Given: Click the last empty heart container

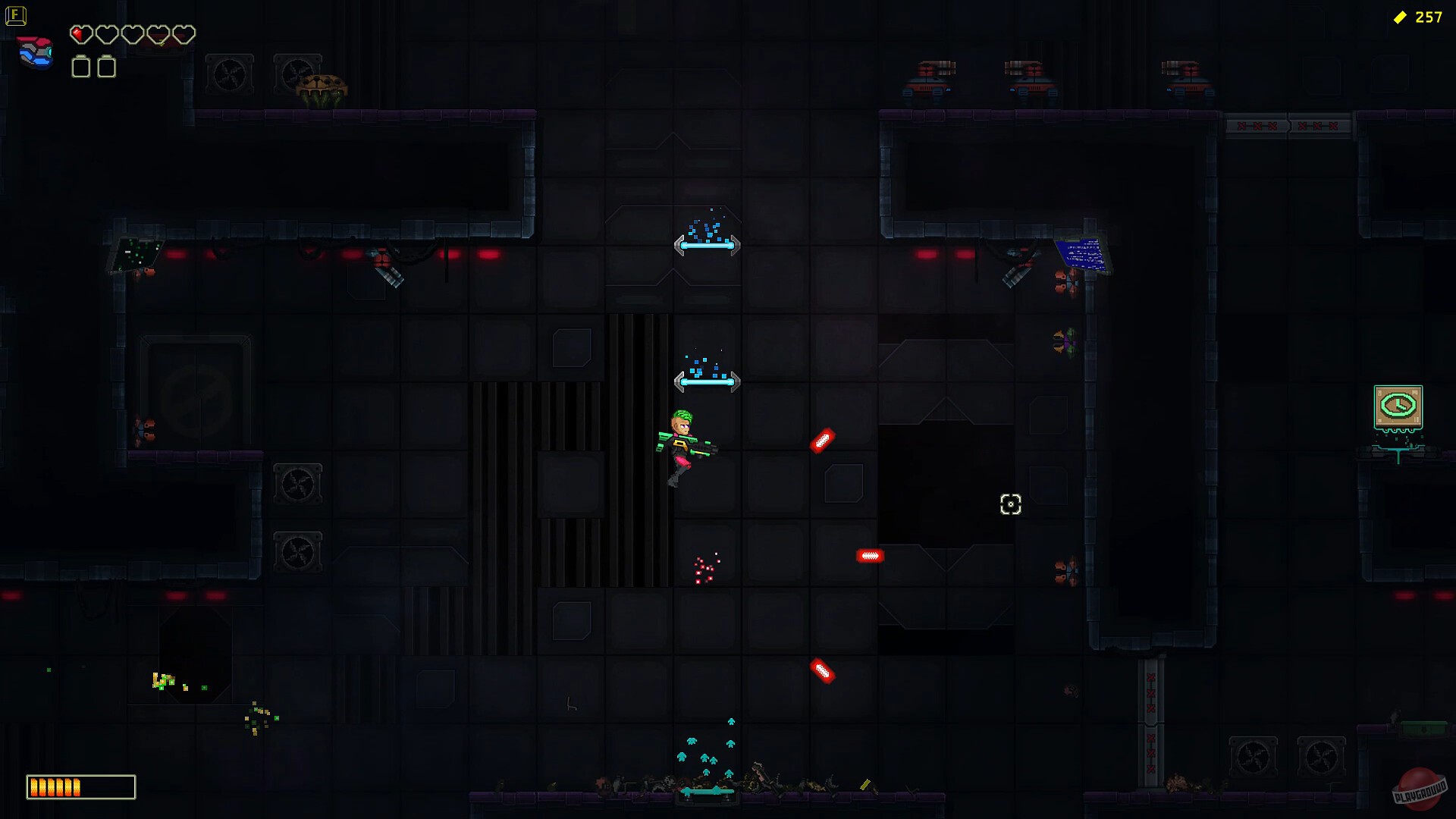Looking at the screenshot, I should [182, 34].
